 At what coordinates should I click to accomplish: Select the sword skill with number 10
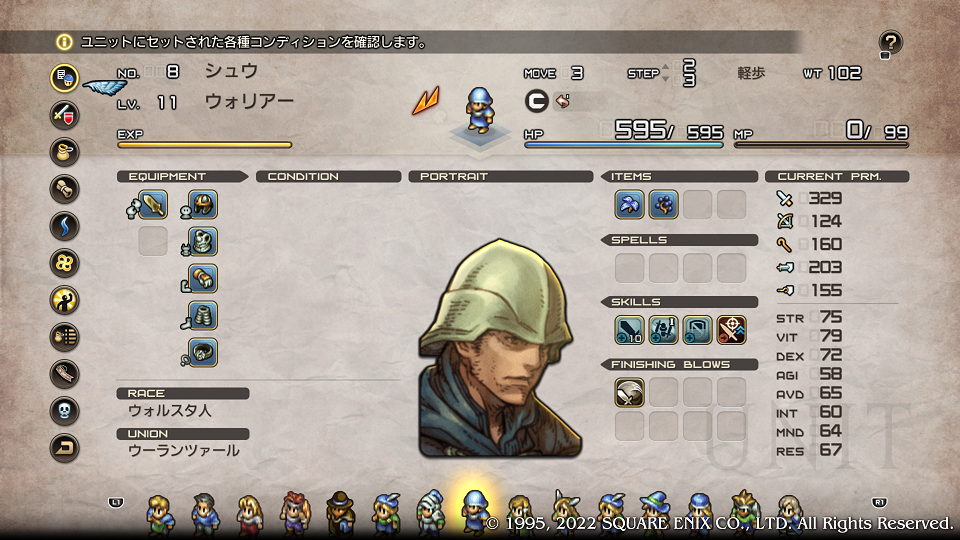pyautogui.click(x=629, y=330)
